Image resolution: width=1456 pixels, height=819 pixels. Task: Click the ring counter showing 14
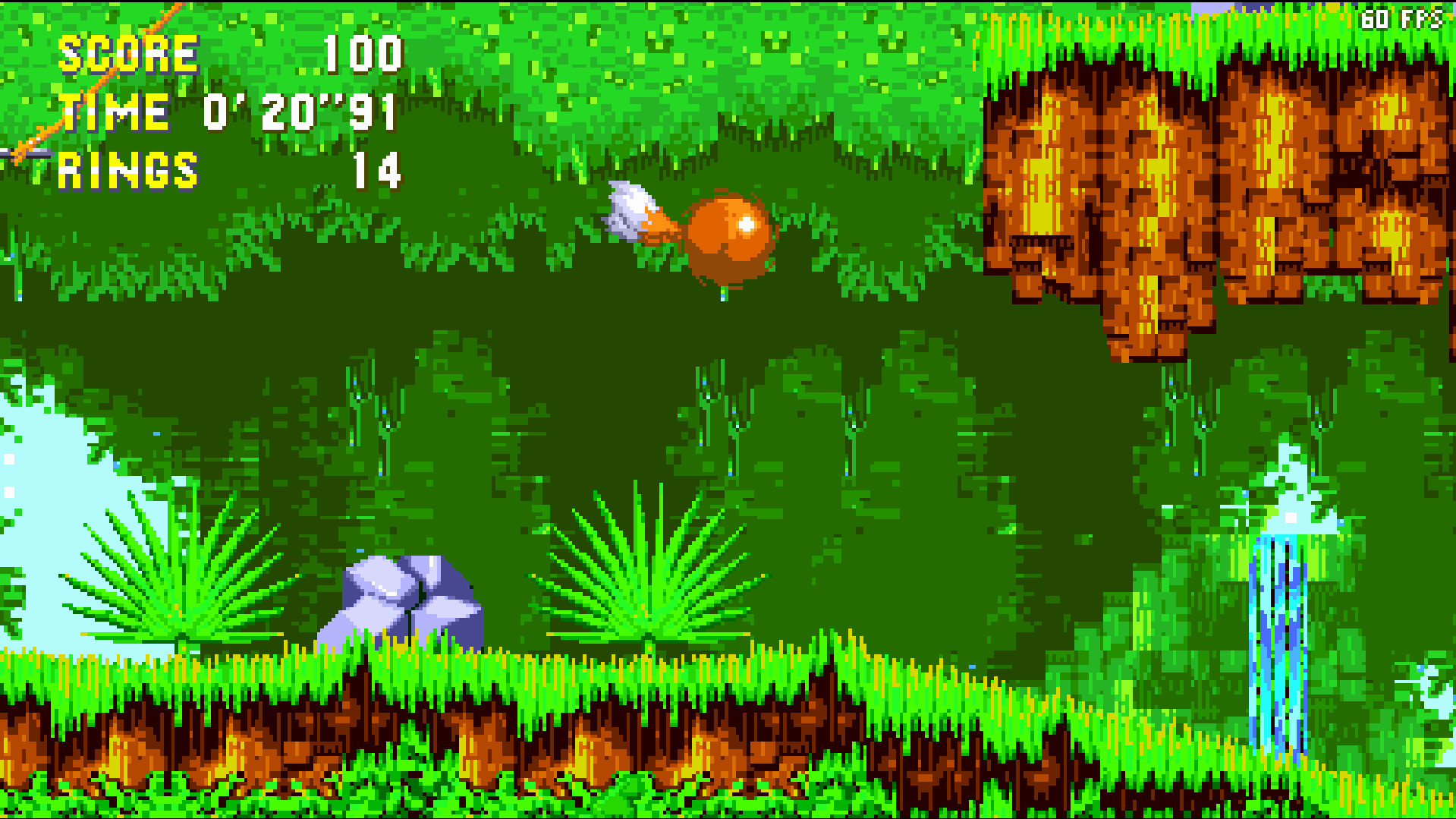coord(378,171)
